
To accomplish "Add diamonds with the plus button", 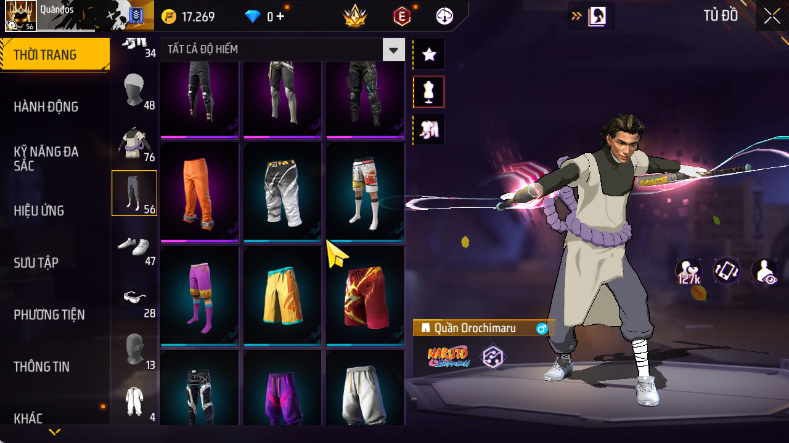I will click(x=280, y=16).
